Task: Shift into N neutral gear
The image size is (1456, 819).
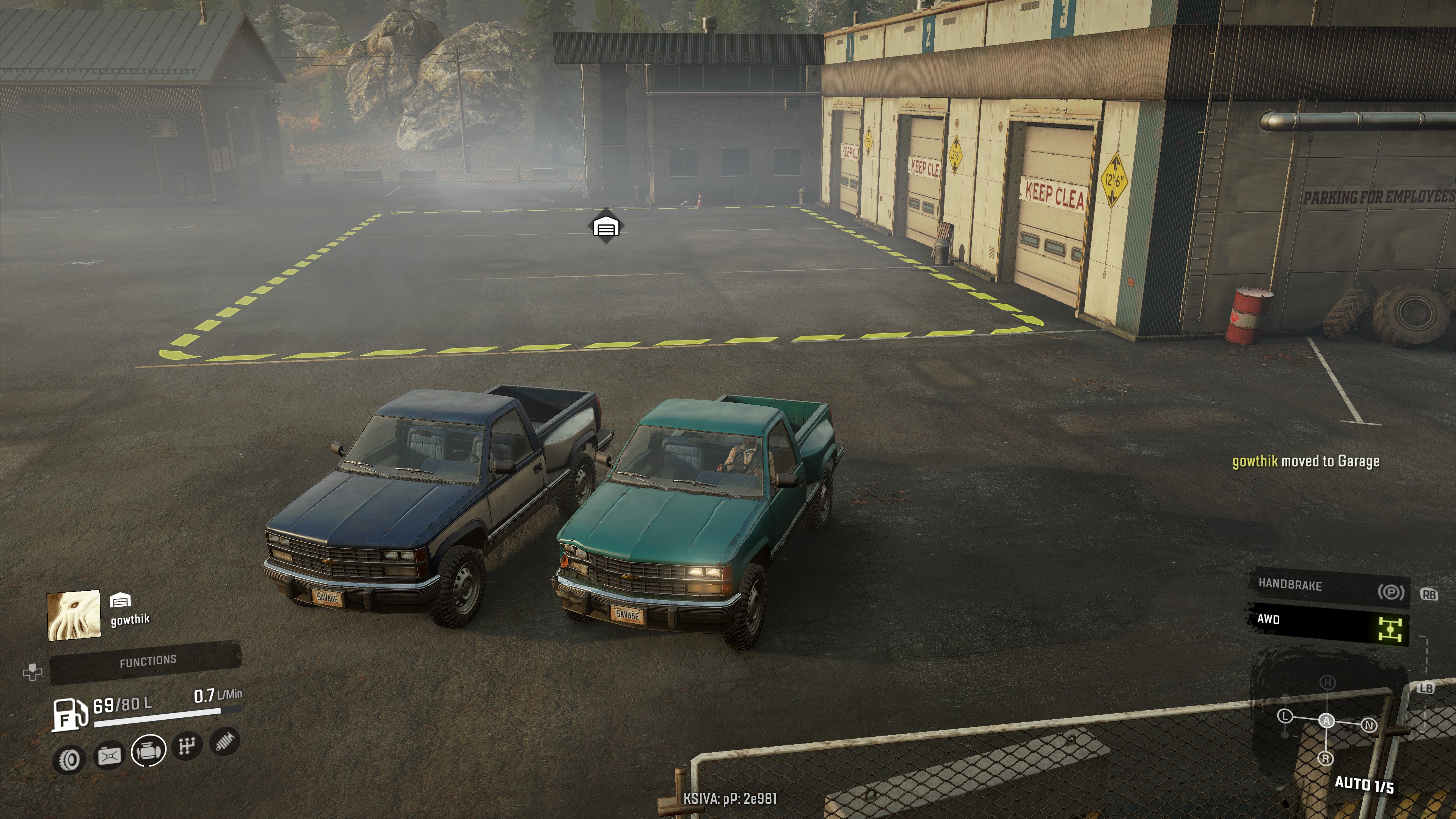Action: (x=1368, y=725)
